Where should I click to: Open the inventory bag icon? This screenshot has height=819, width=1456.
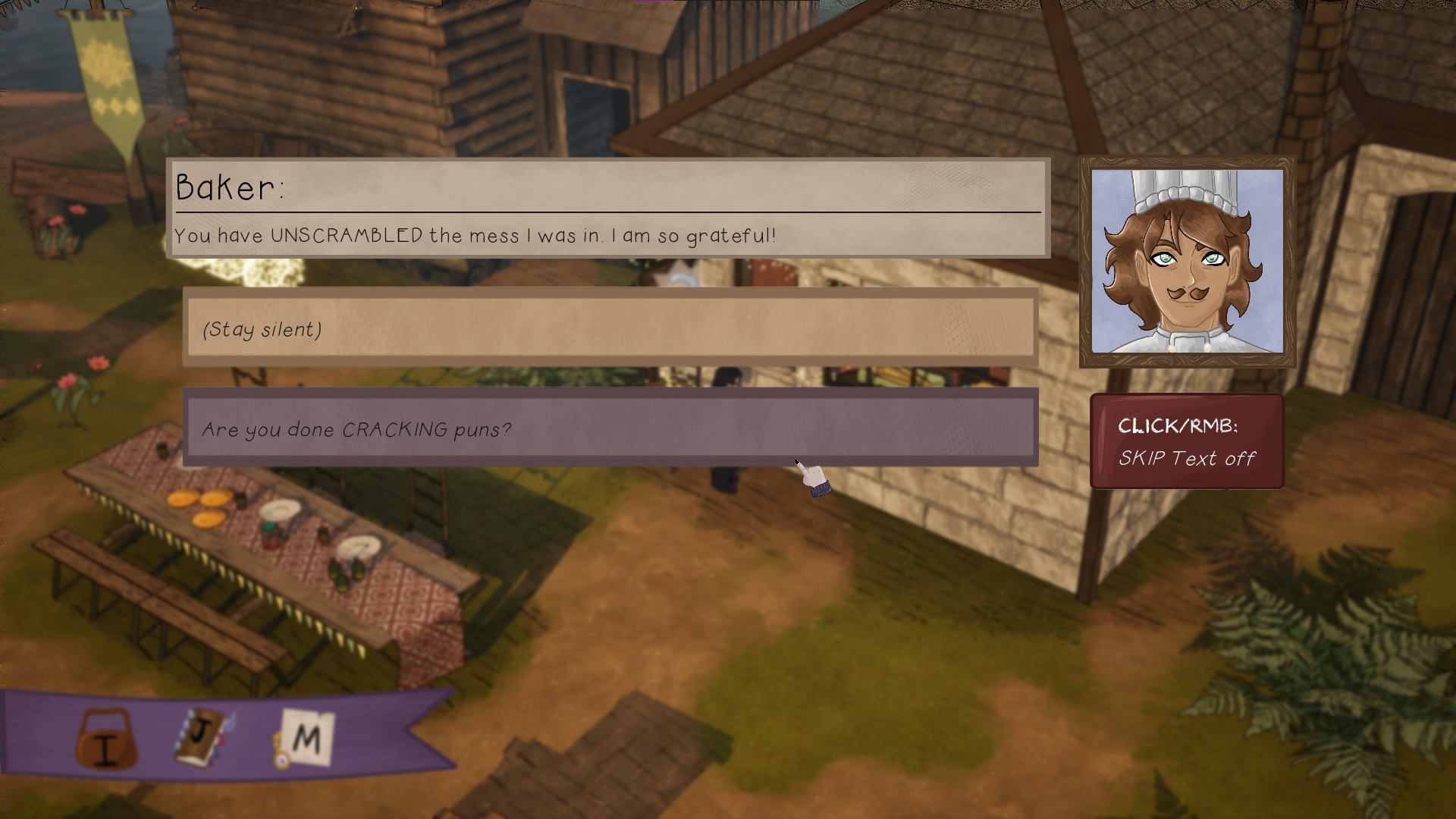(x=107, y=739)
